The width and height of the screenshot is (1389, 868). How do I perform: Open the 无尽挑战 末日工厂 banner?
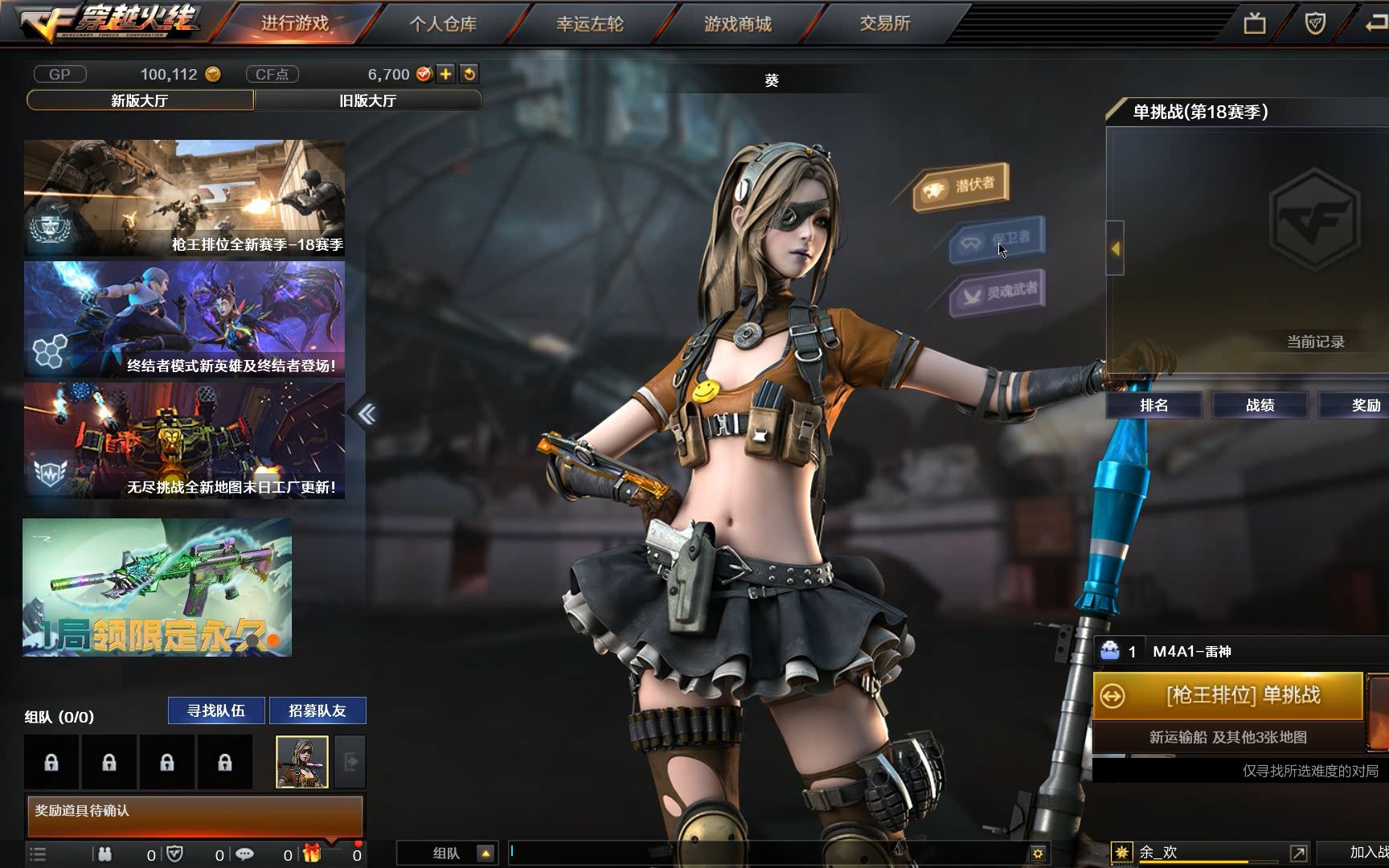click(184, 440)
